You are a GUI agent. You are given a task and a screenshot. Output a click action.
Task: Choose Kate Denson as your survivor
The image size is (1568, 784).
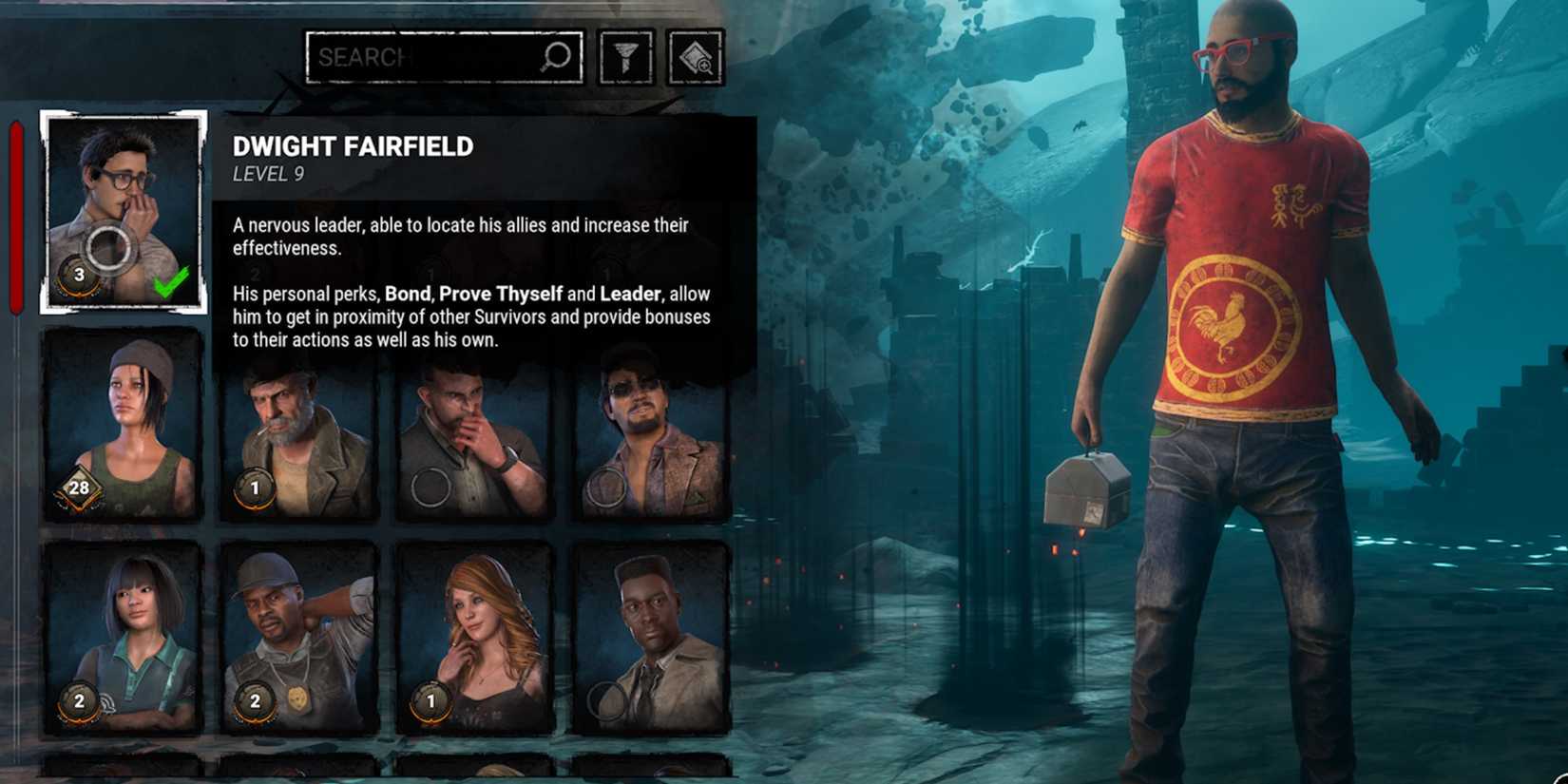(475, 632)
